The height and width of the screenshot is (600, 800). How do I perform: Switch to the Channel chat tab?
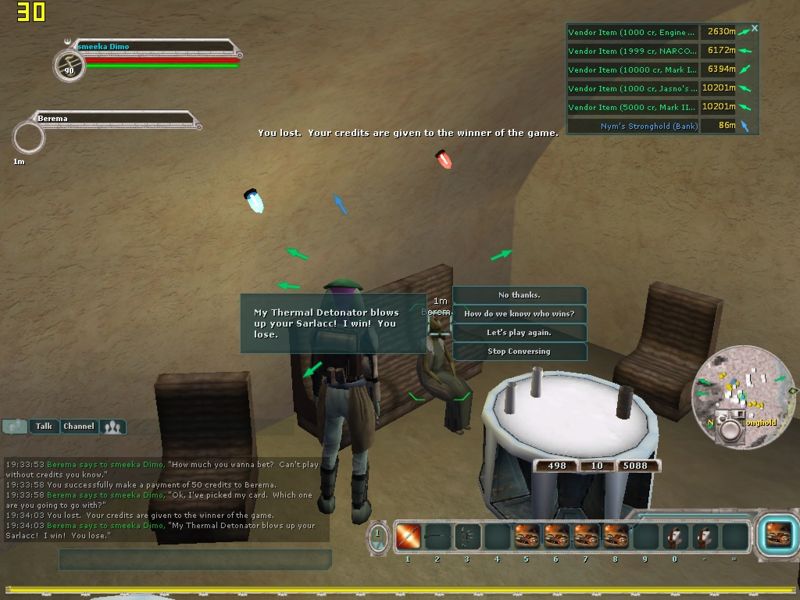(78, 426)
